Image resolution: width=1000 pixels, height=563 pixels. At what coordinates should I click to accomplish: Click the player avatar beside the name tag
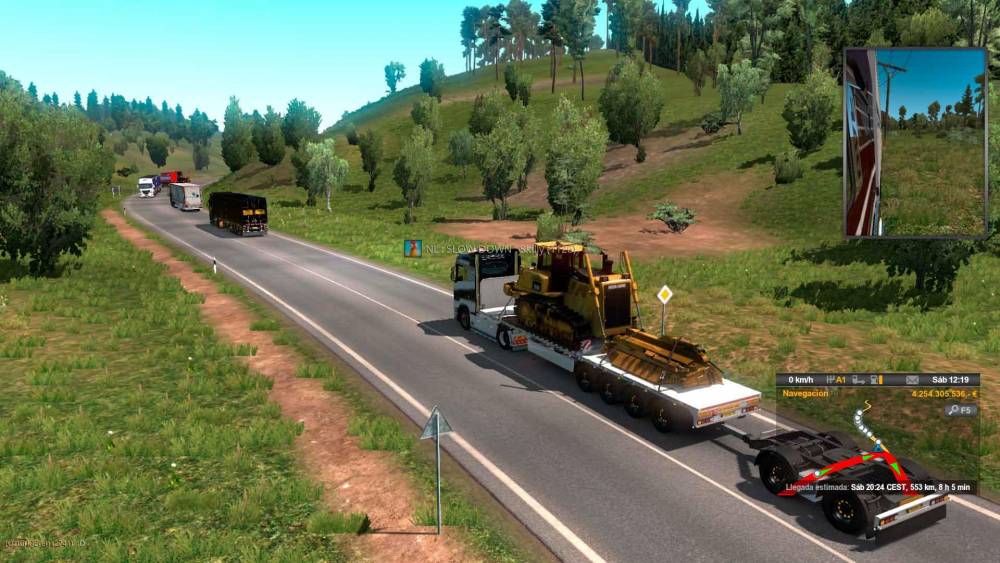point(412,247)
